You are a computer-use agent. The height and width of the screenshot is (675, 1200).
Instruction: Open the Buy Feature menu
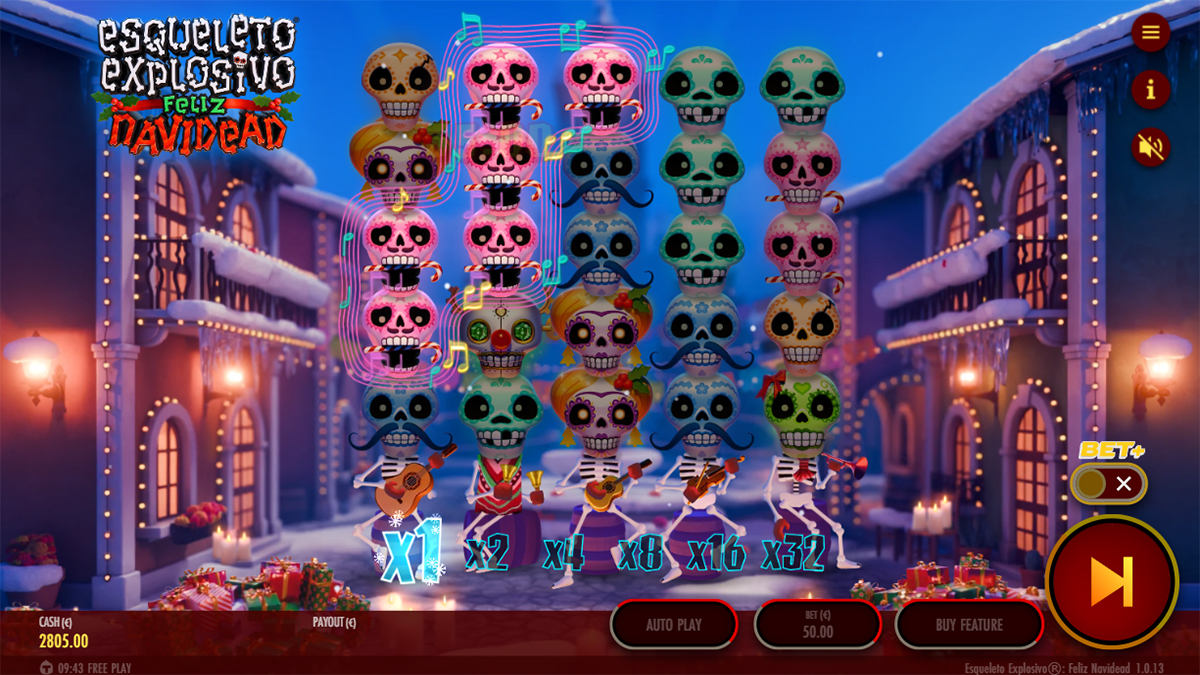[x=969, y=625]
